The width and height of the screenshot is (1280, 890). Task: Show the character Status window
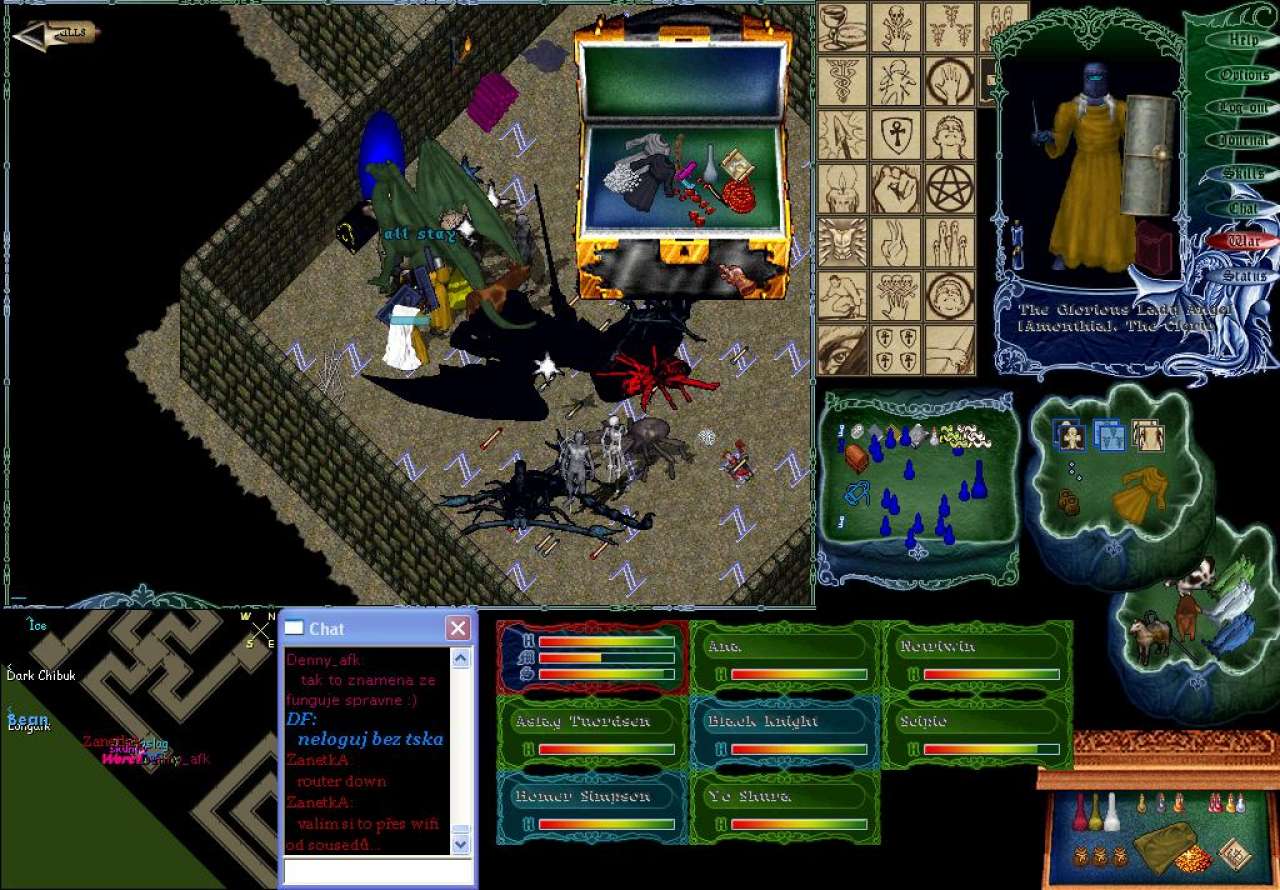pos(1243,275)
